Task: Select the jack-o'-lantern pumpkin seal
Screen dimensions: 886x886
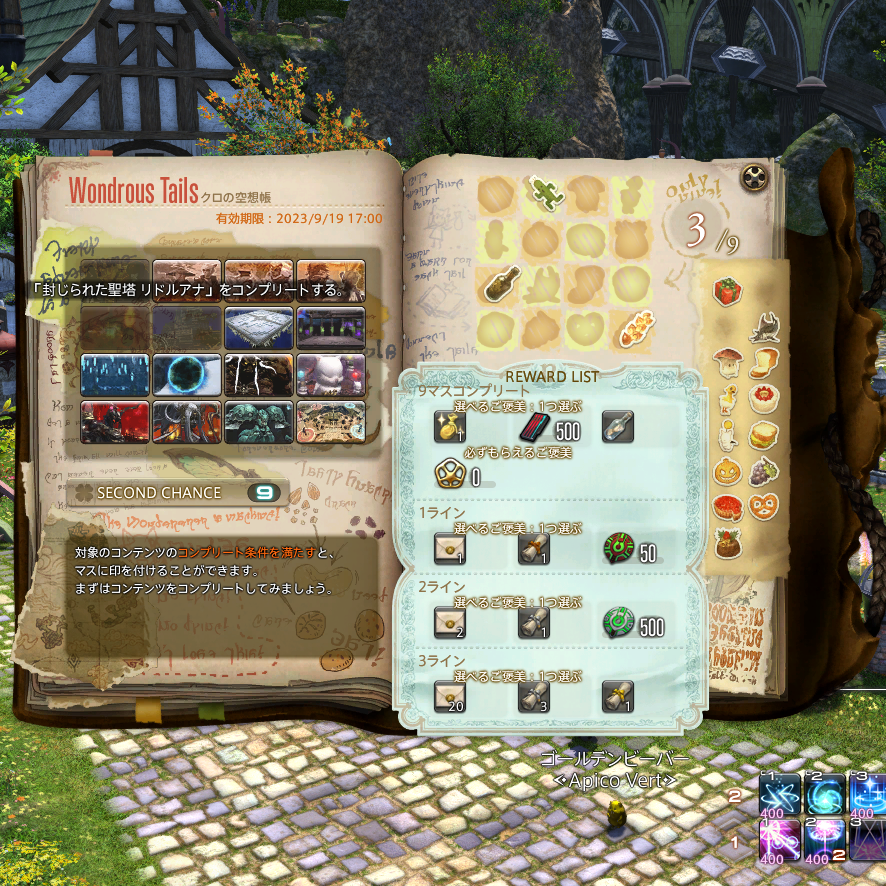Action: coord(727,471)
